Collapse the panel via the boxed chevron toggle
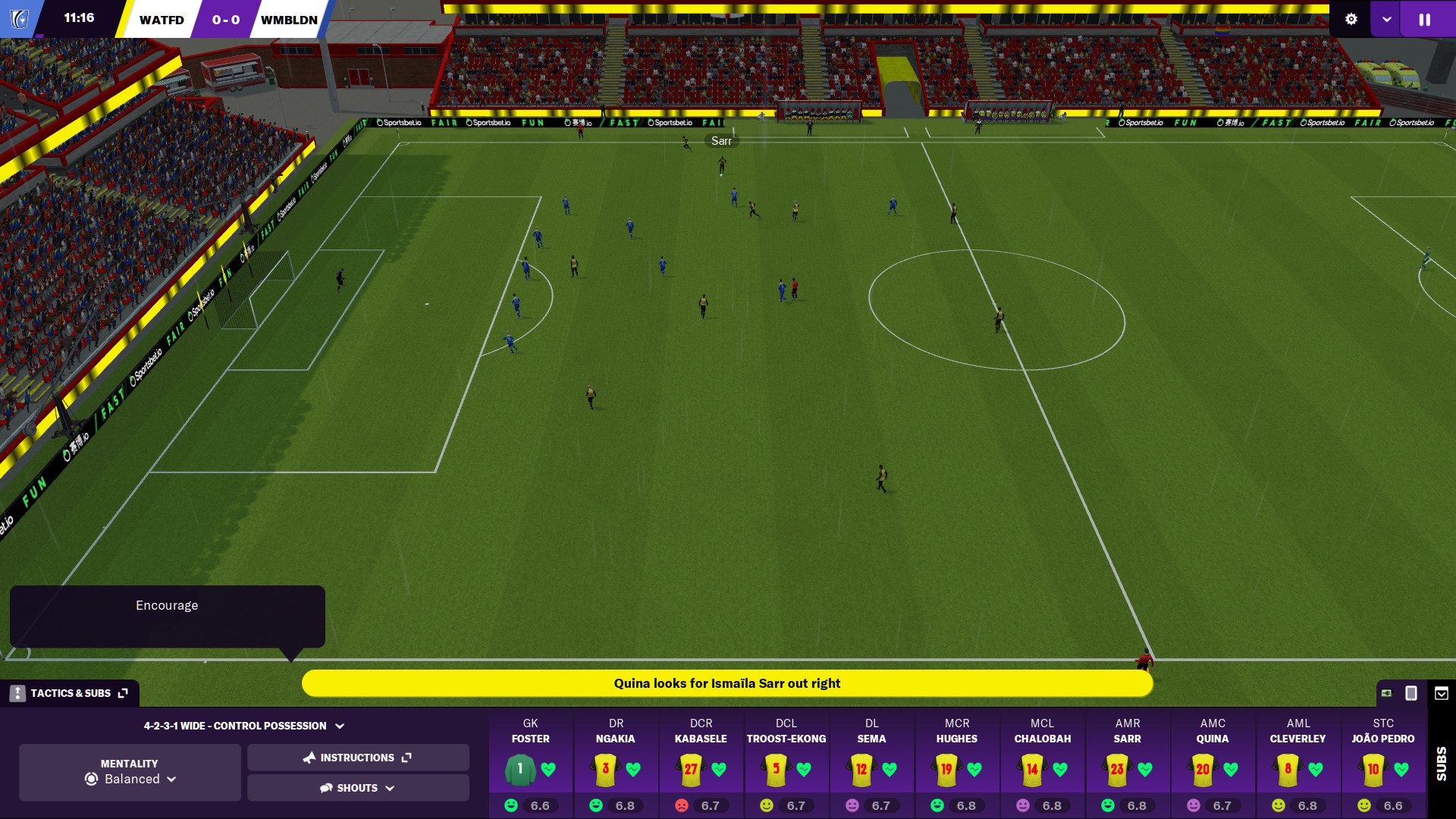The width and height of the screenshot is (1456, 819). [x=1439, y=692]
